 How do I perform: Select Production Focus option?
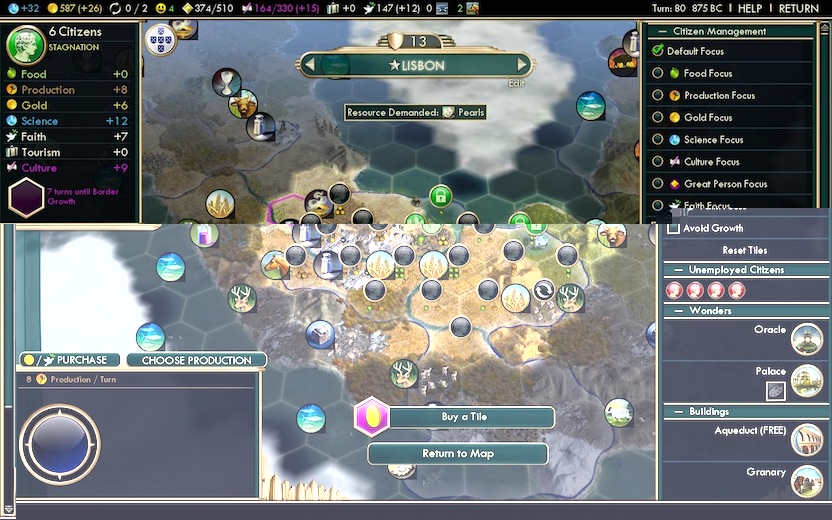coord(658,95)
